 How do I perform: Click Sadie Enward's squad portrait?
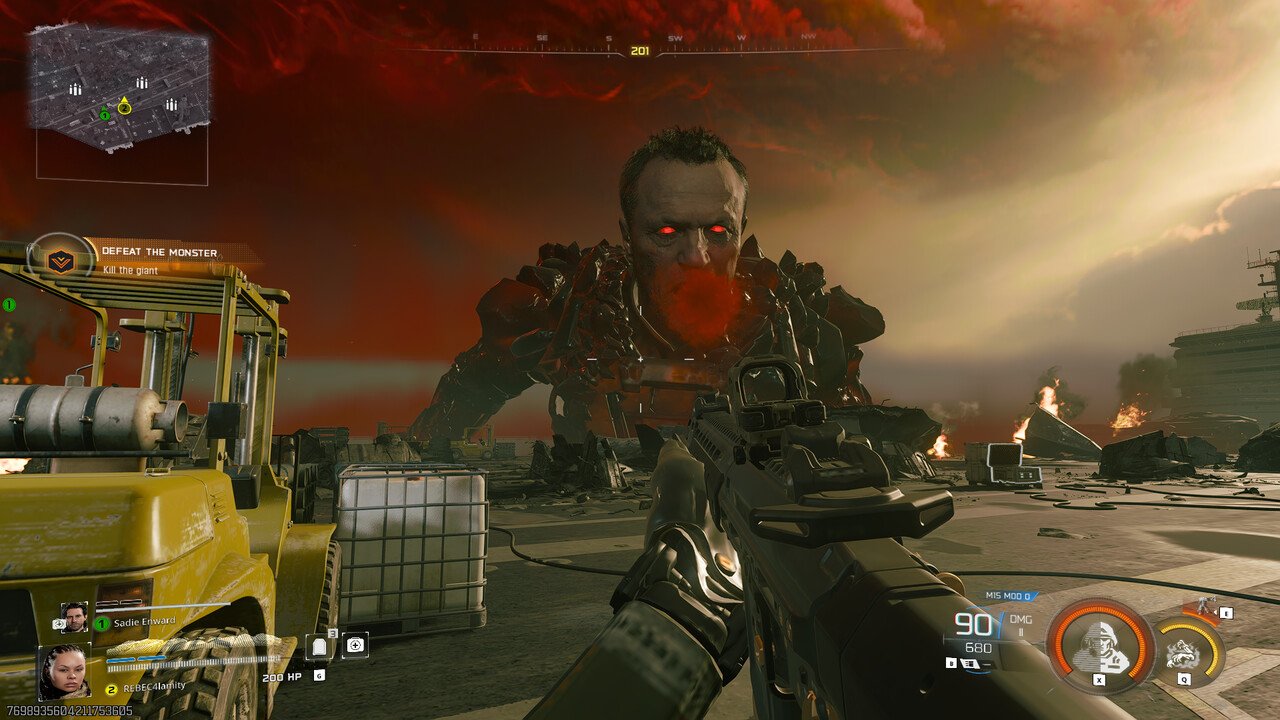74,617
